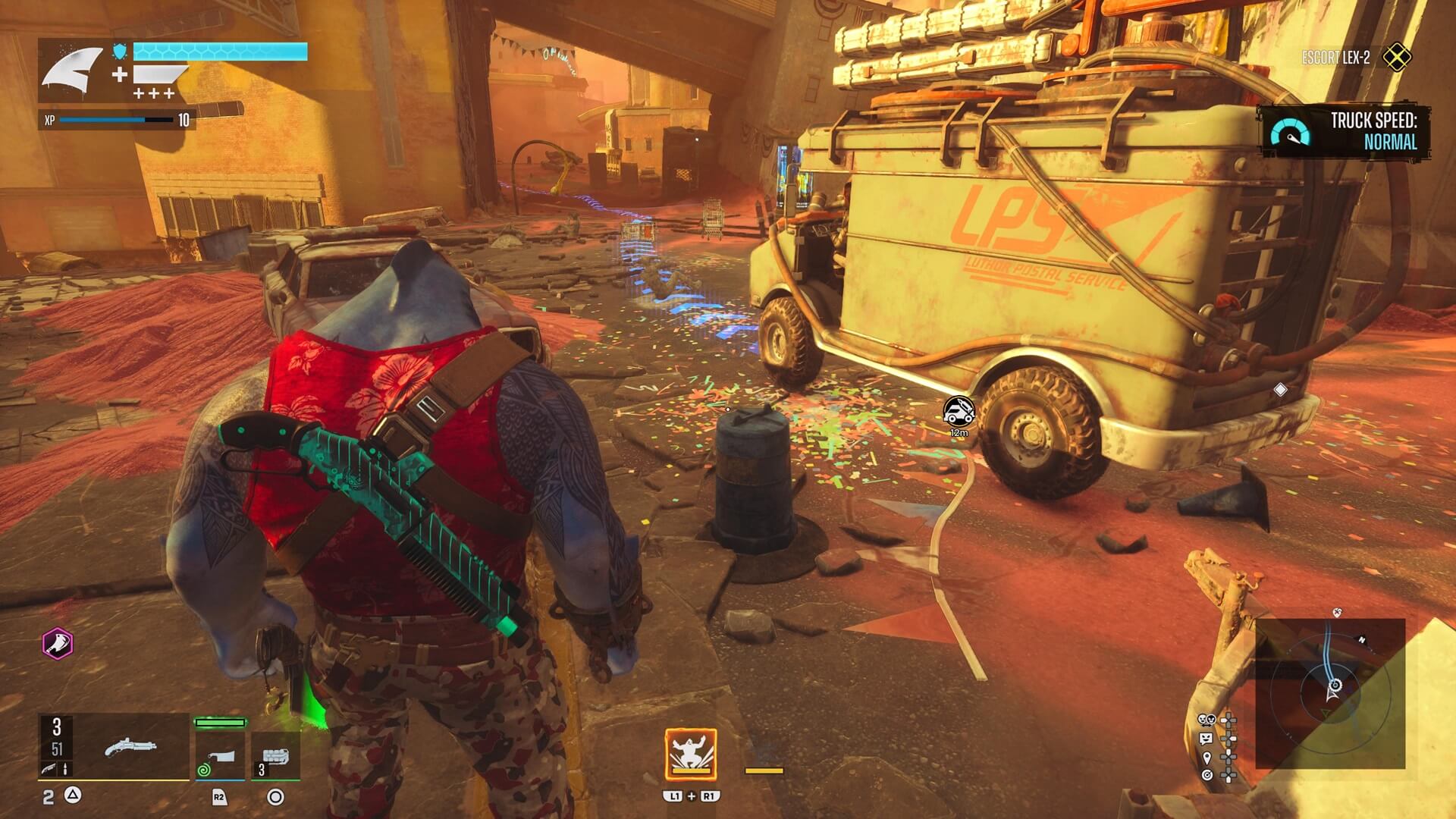Click the pink hexagon cleaver buff icon
1456x819 pixels.
point(57,645)
